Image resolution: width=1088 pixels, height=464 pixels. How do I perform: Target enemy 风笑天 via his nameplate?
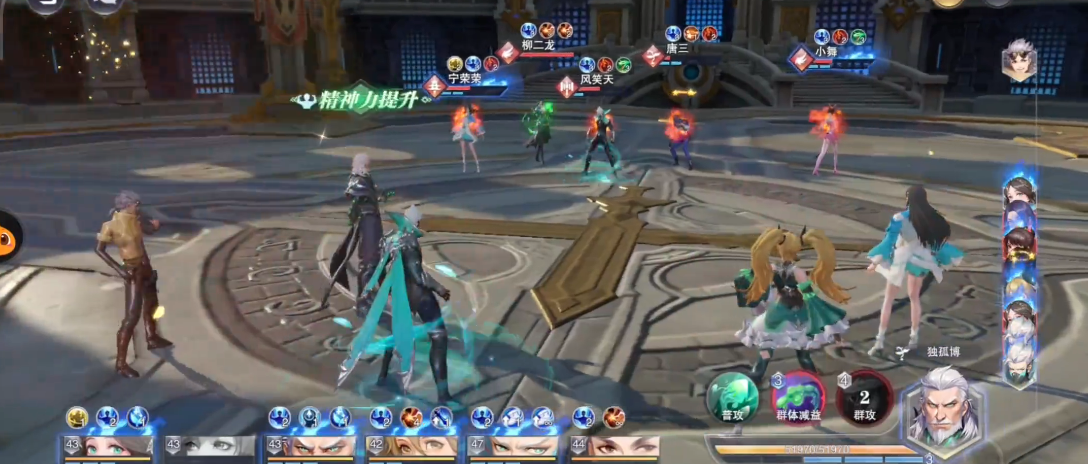pyautogui.click(x=595, y=79)
